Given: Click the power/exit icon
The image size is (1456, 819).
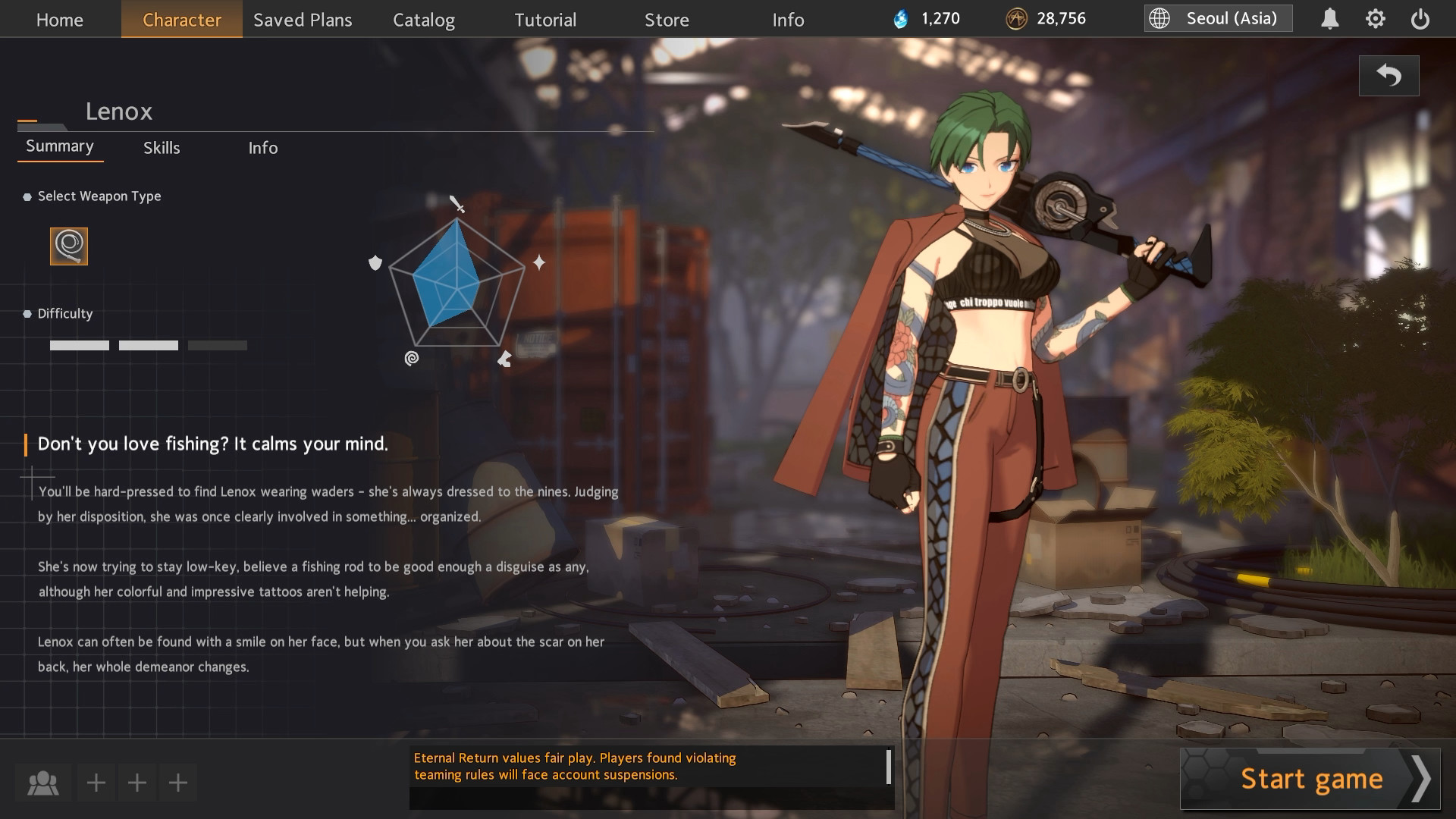Looking at the screenshot, I should coord(1421,18).
